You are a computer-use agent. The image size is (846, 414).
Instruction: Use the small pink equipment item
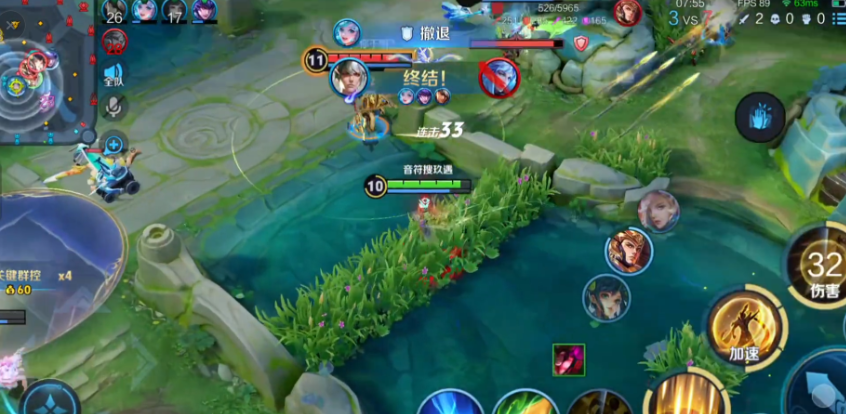coord(568,360)
